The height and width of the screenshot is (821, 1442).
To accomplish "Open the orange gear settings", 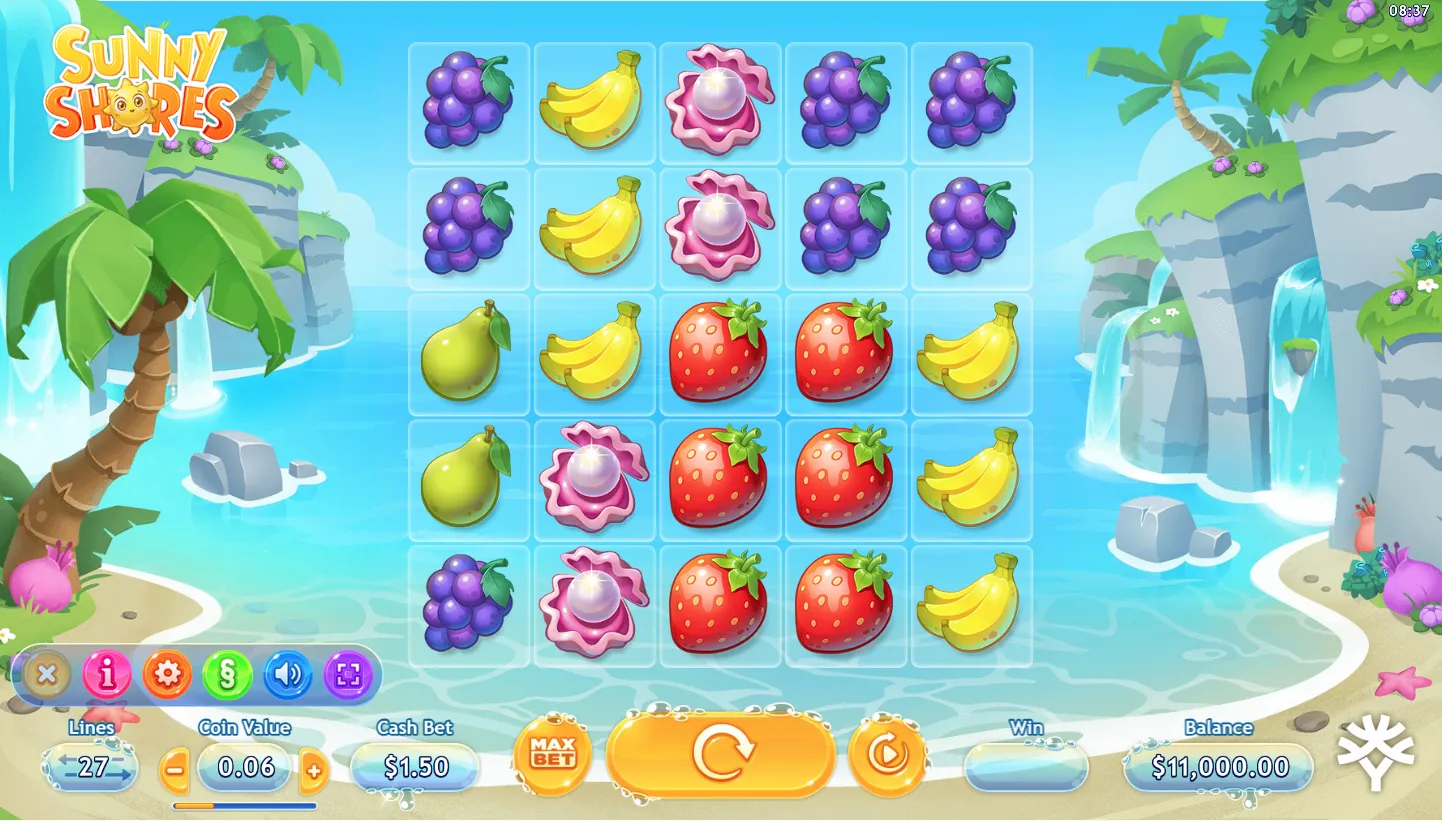I will tap(167, 675).
